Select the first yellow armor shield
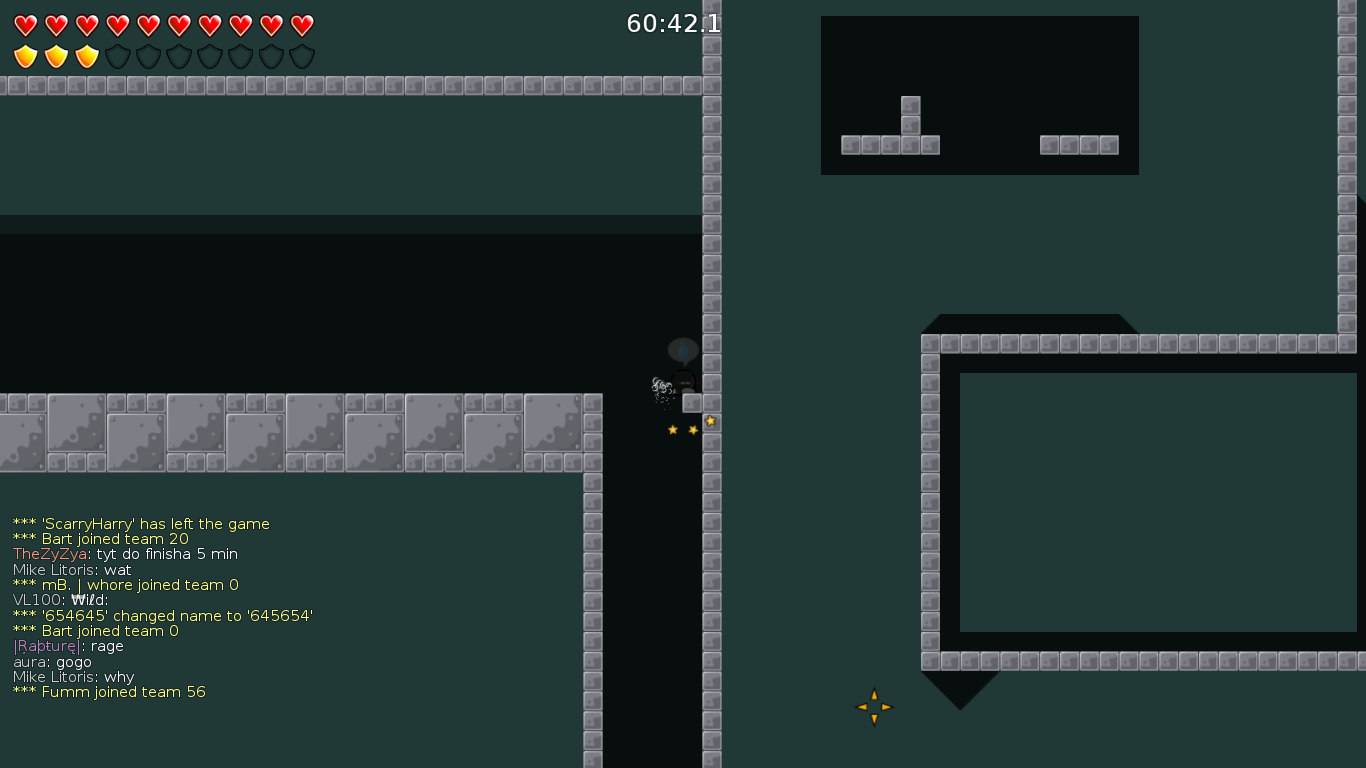 (25, 56)
